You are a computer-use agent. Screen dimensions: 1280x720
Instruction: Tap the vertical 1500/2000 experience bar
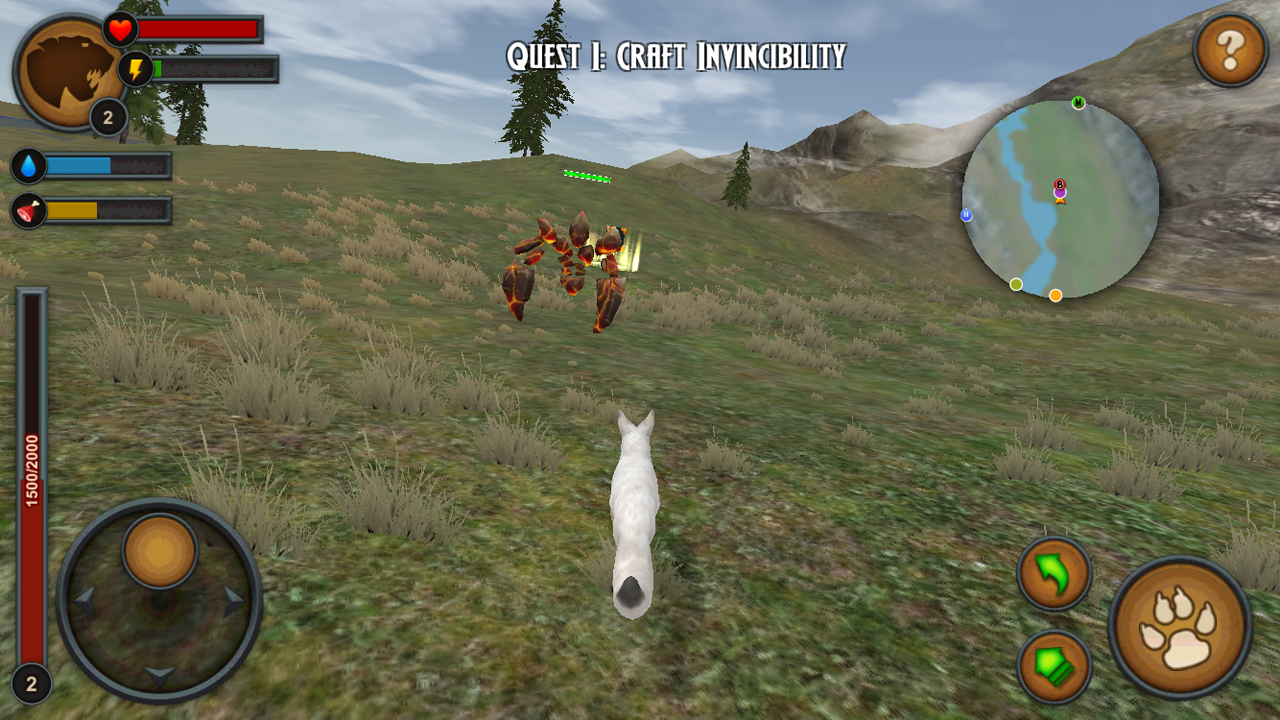[32, 470]
